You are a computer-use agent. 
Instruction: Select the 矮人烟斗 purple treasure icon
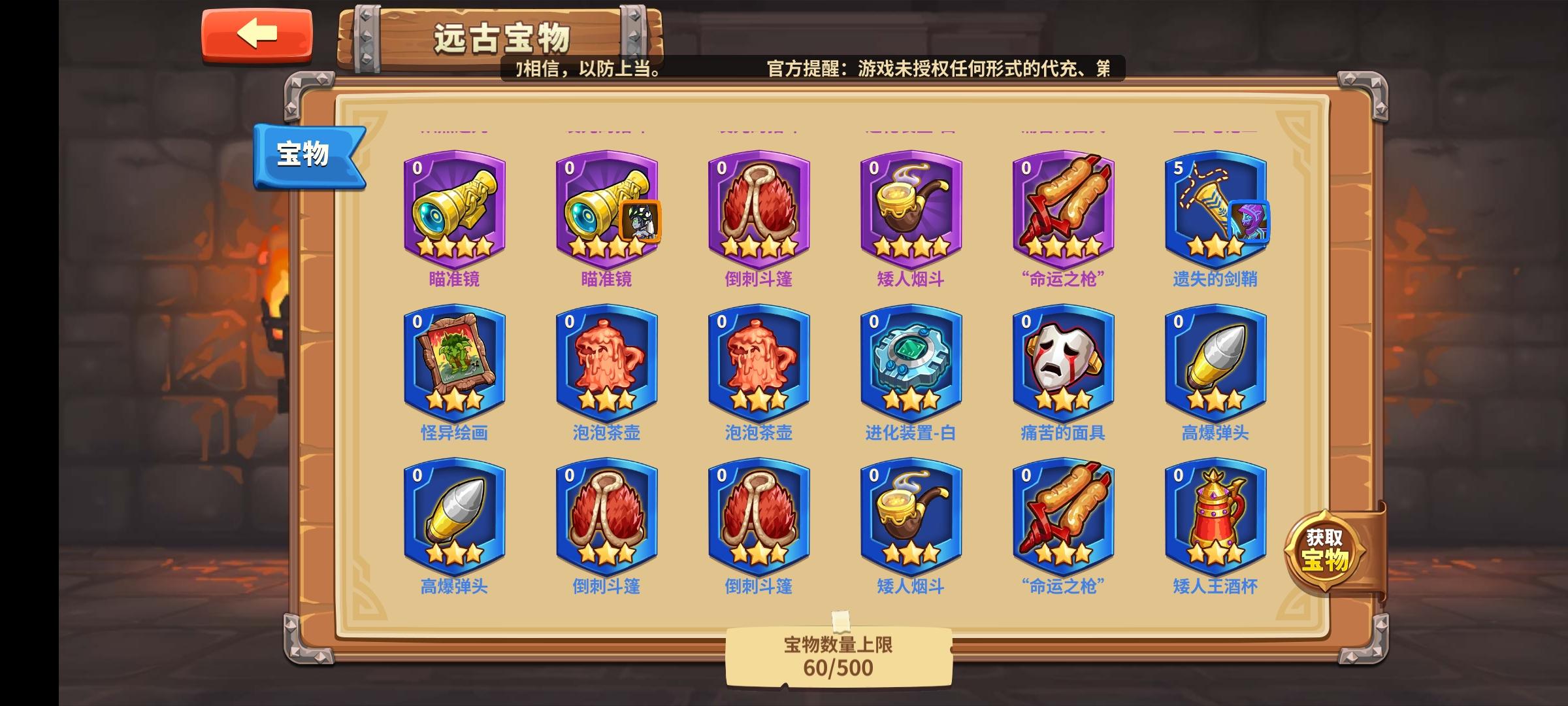(911, 209)
